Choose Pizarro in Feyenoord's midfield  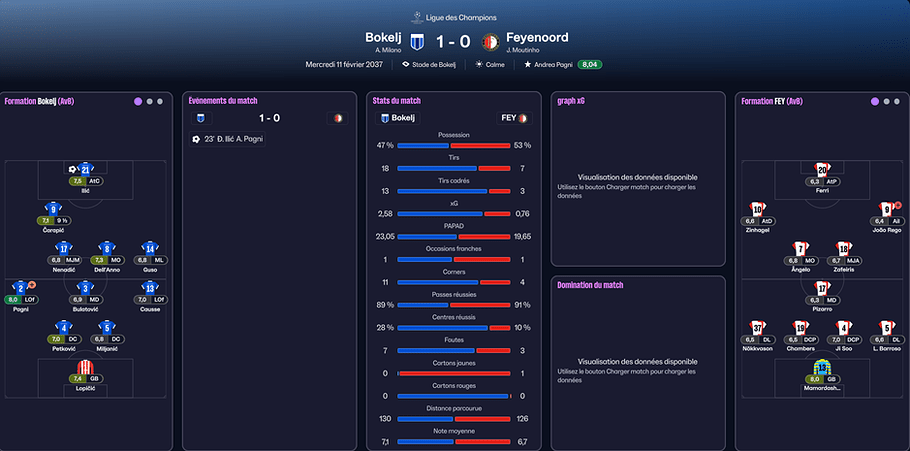(822, 290)
